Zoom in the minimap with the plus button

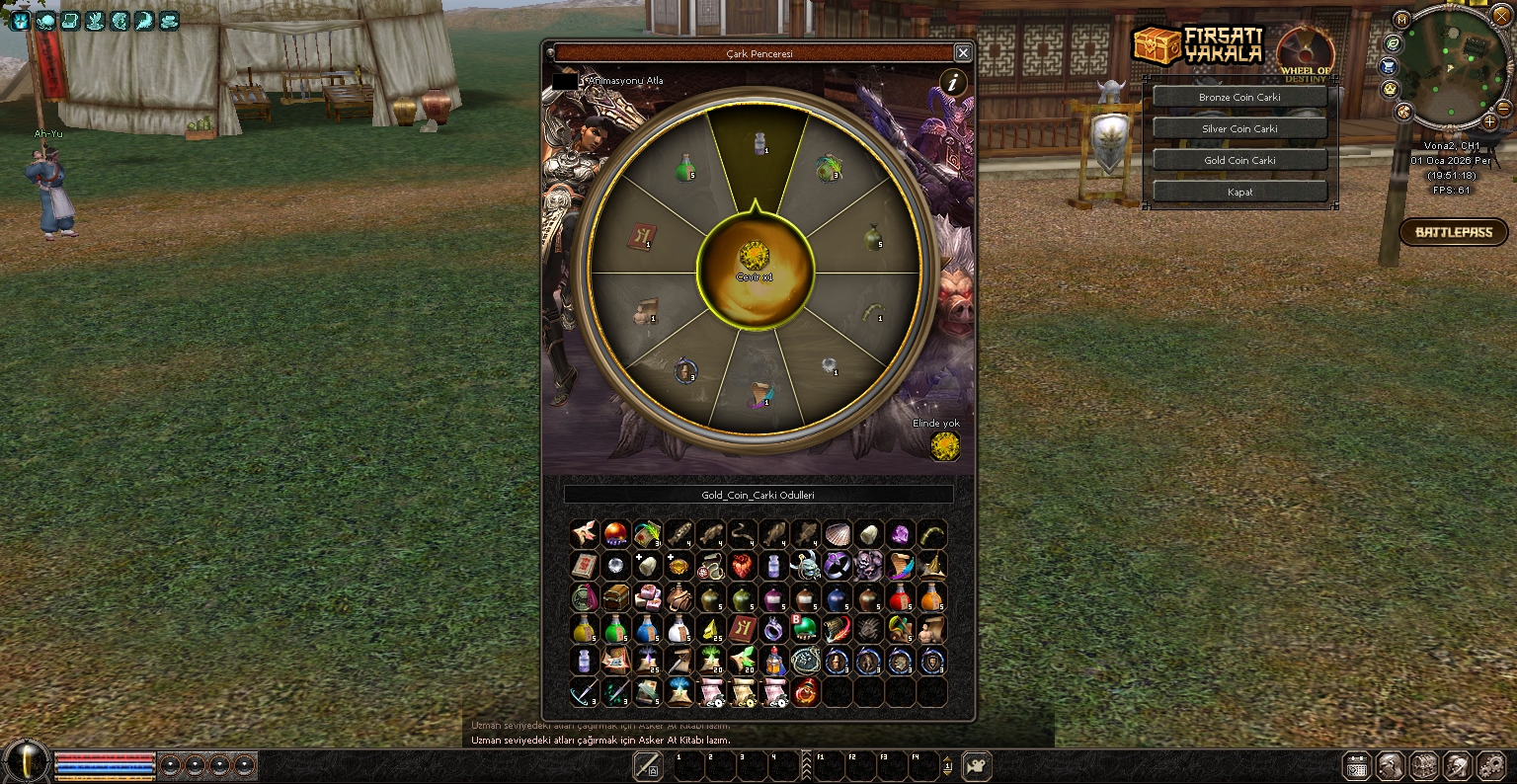pos(1489,122)
